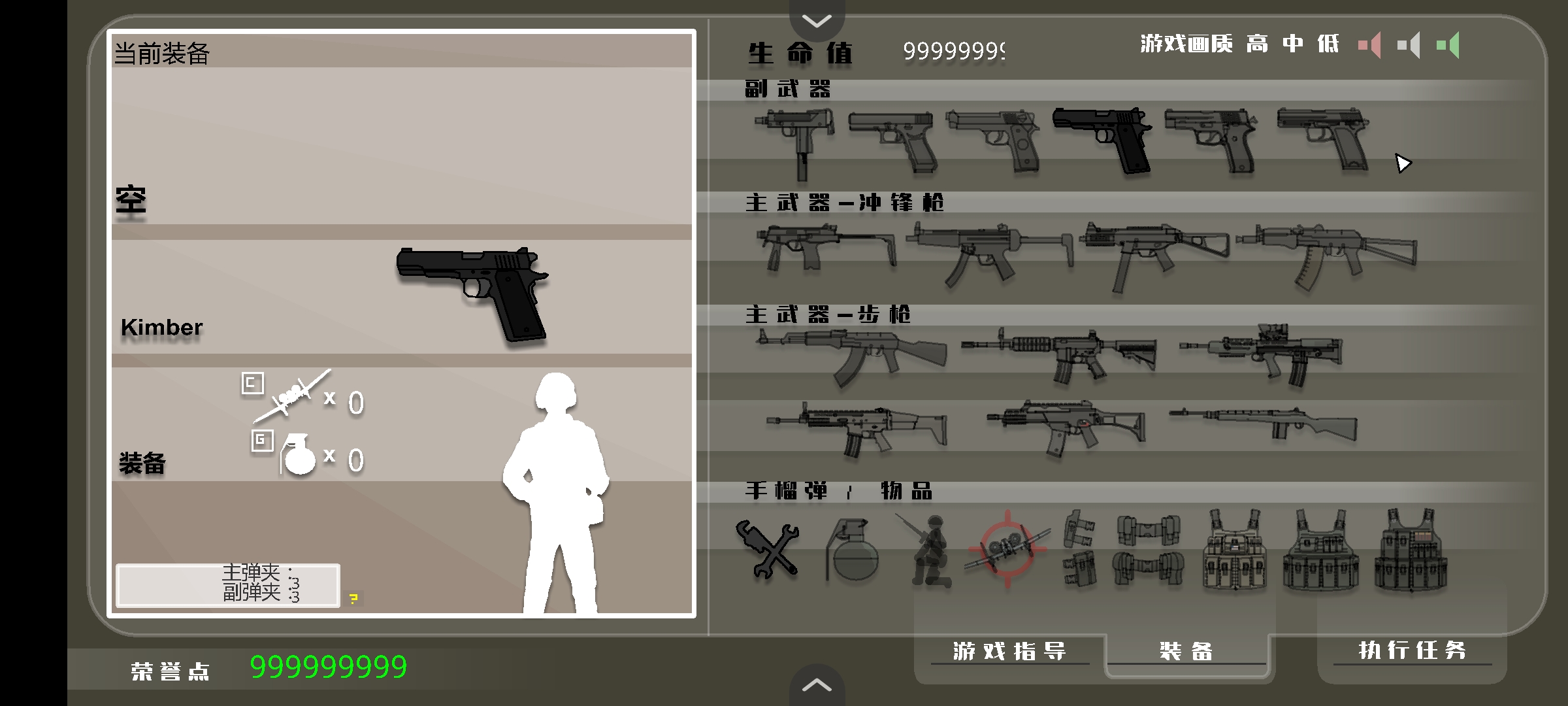Click the yellow question mark help icon
Viewport: 1568px width, 706px height.
pos(353,598)
